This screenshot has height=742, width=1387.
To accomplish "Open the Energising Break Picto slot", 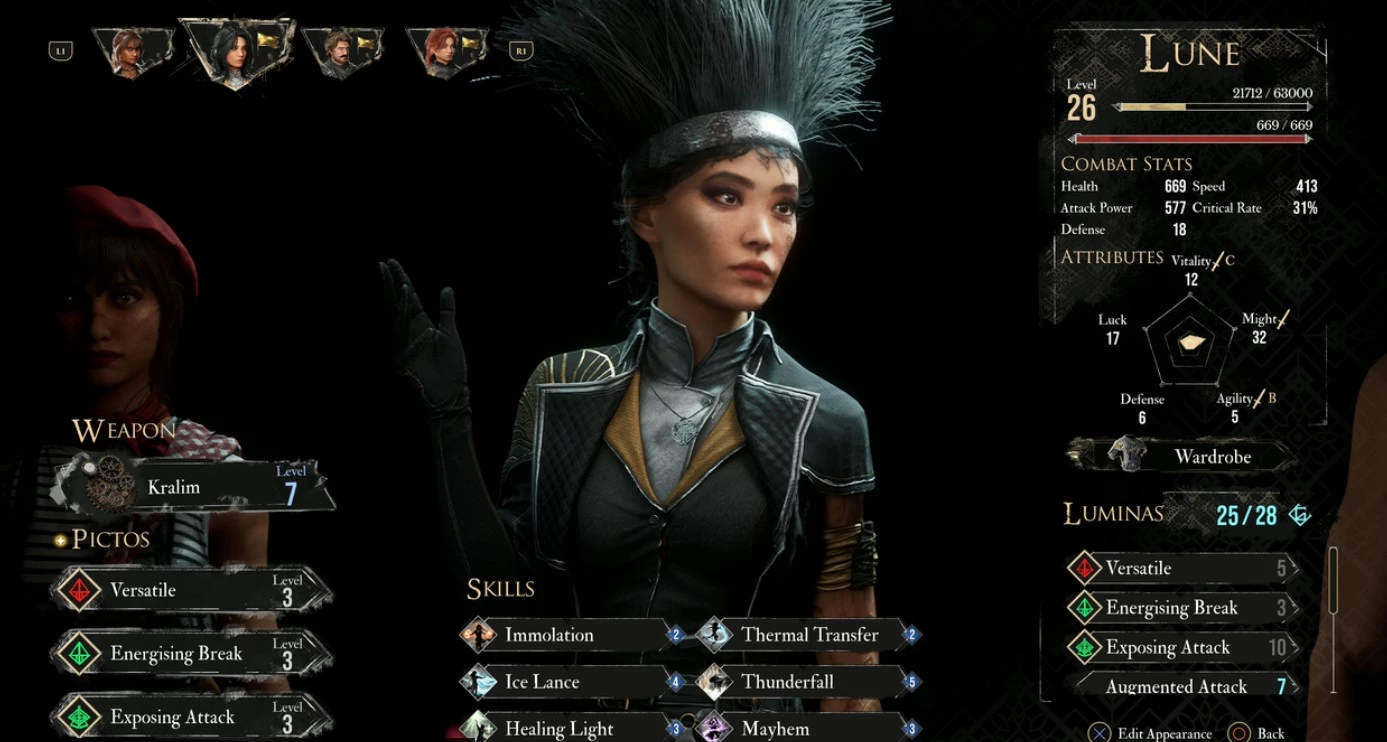I will coord(190,654).
